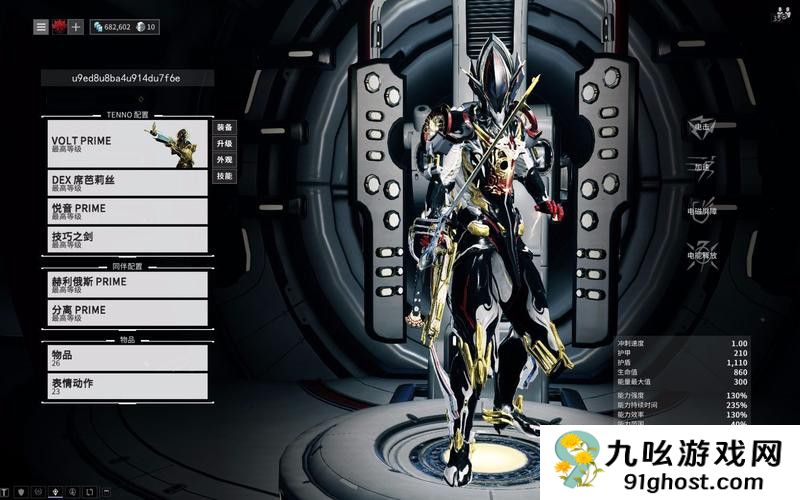The width and height of the screenshot is (800, 500).
Task: Open the 升级 upgrade button
Action: (x=224, y=143)
